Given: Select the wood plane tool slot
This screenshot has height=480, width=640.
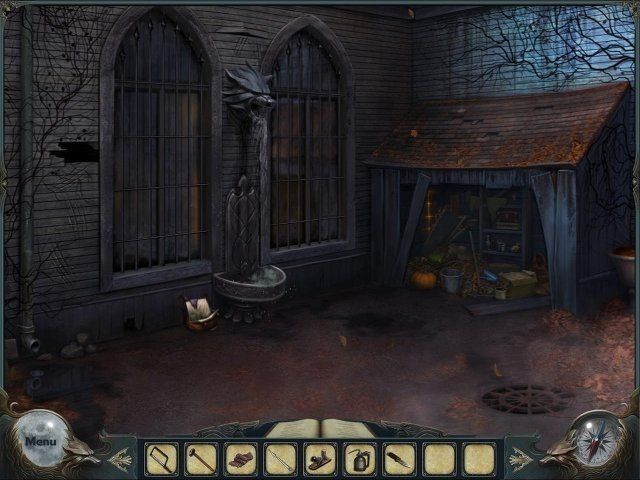Looking at the screenshot, I should [320, 459].
